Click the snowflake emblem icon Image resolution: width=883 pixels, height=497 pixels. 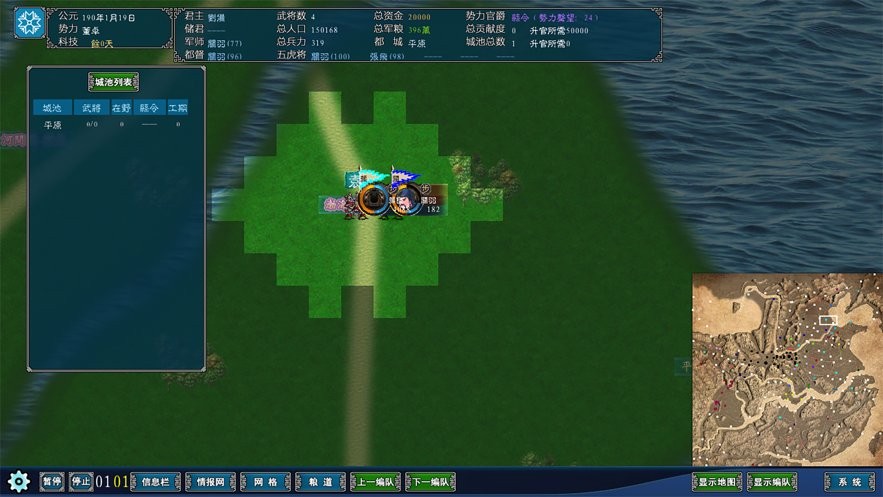[x=28, y=23]
